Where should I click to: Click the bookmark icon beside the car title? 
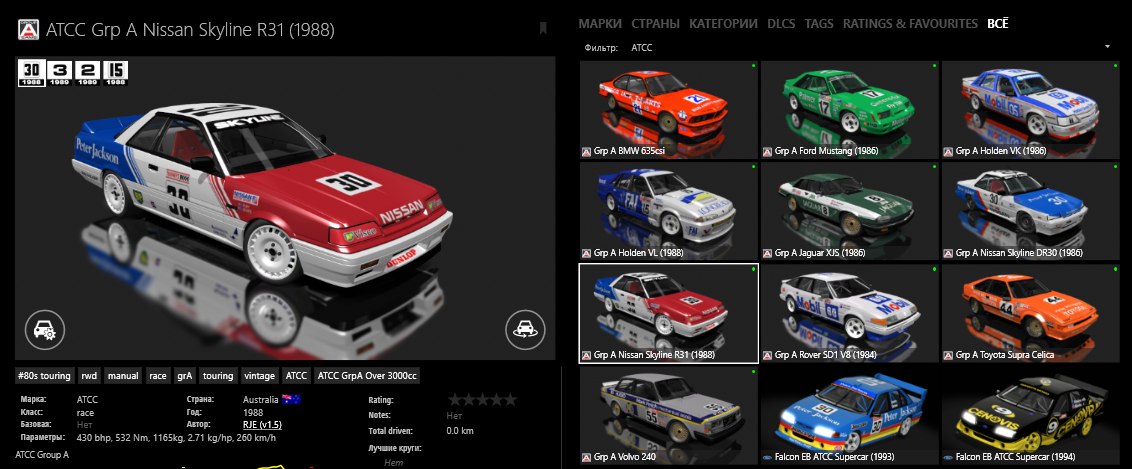(x=543, y=28)
